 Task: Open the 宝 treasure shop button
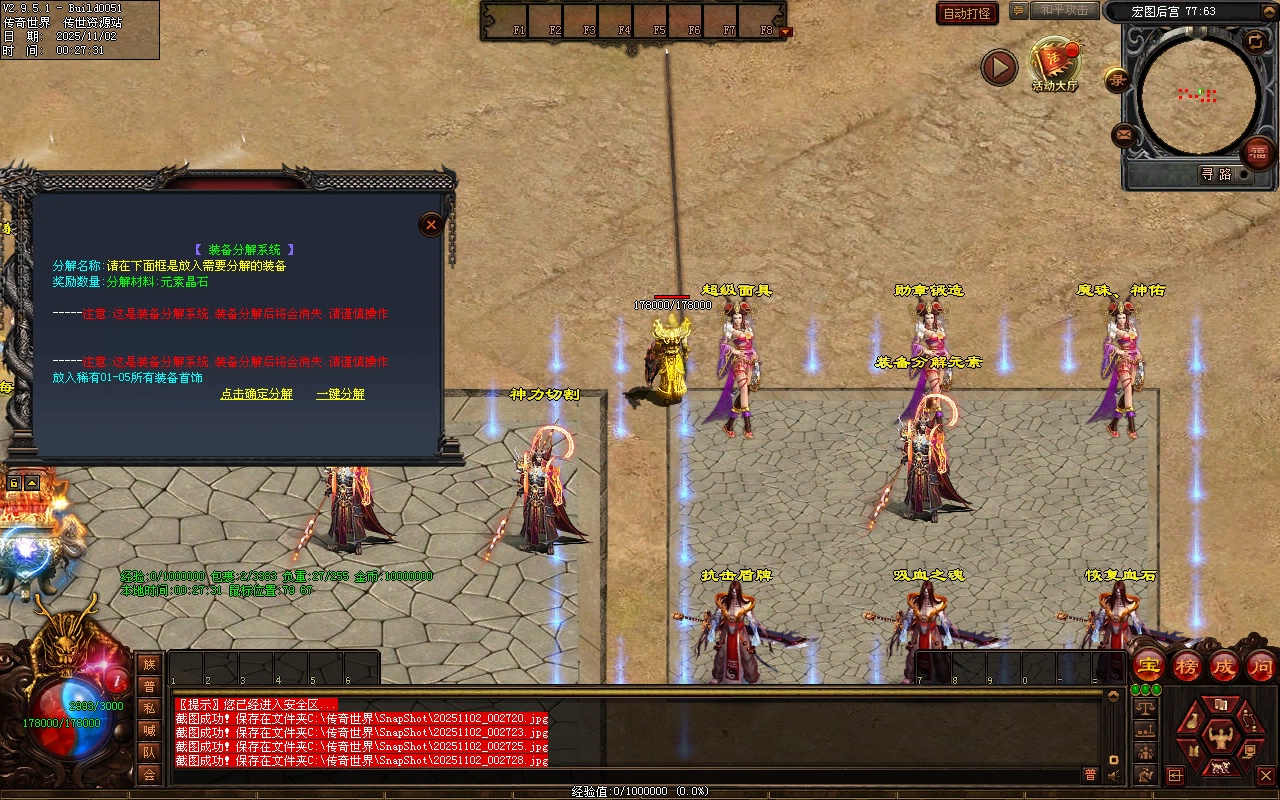(1149, 665)
